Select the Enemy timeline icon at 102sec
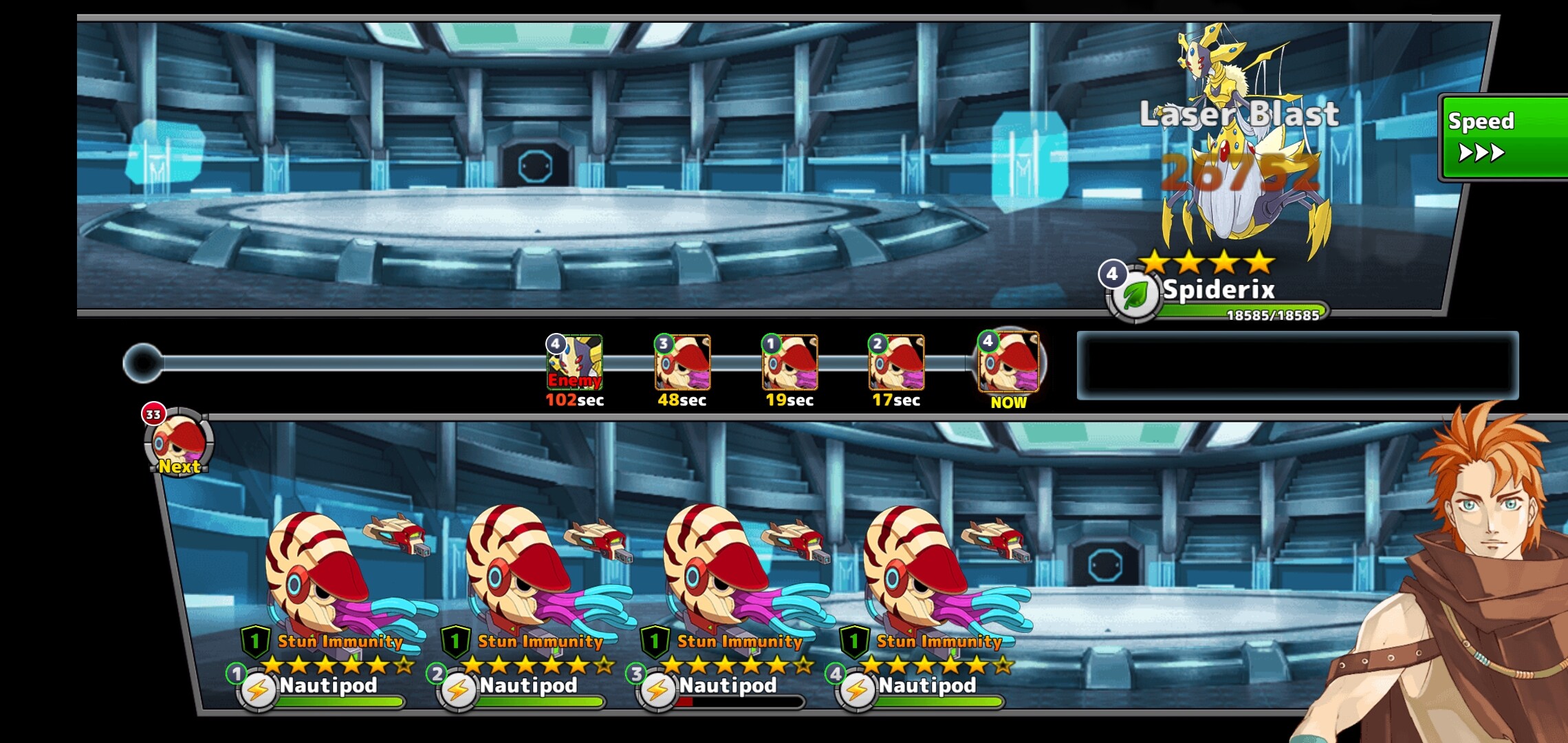Screen dimensions: 1568x743 574,363
